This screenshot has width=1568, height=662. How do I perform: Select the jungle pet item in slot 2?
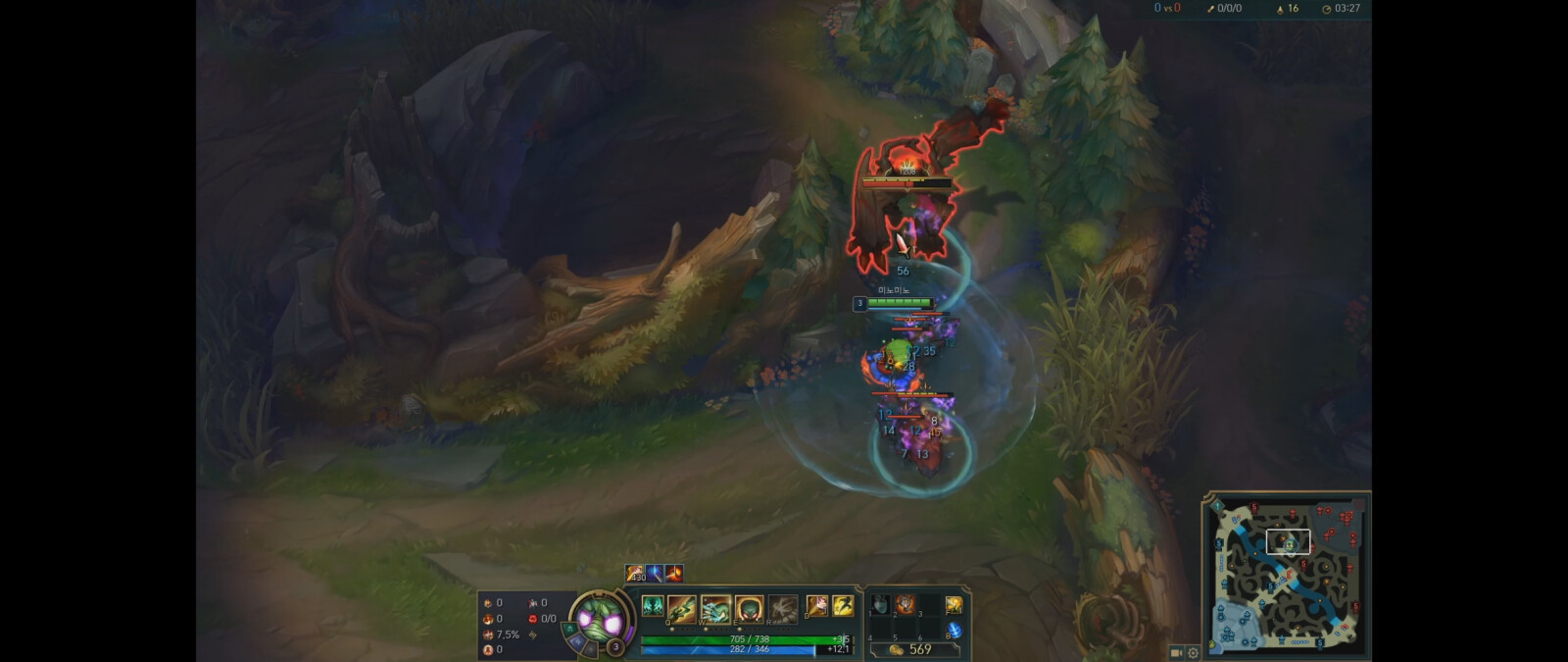[905, 605]
